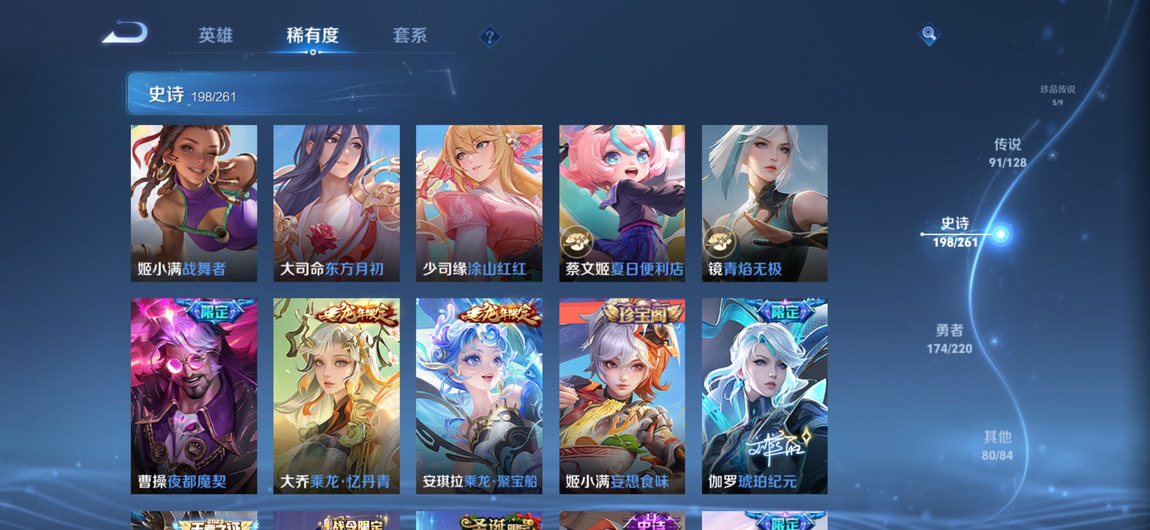Choose the 姬小满 战舞者 skin card
Viewport: 1150px width, 530px height.
194,203
